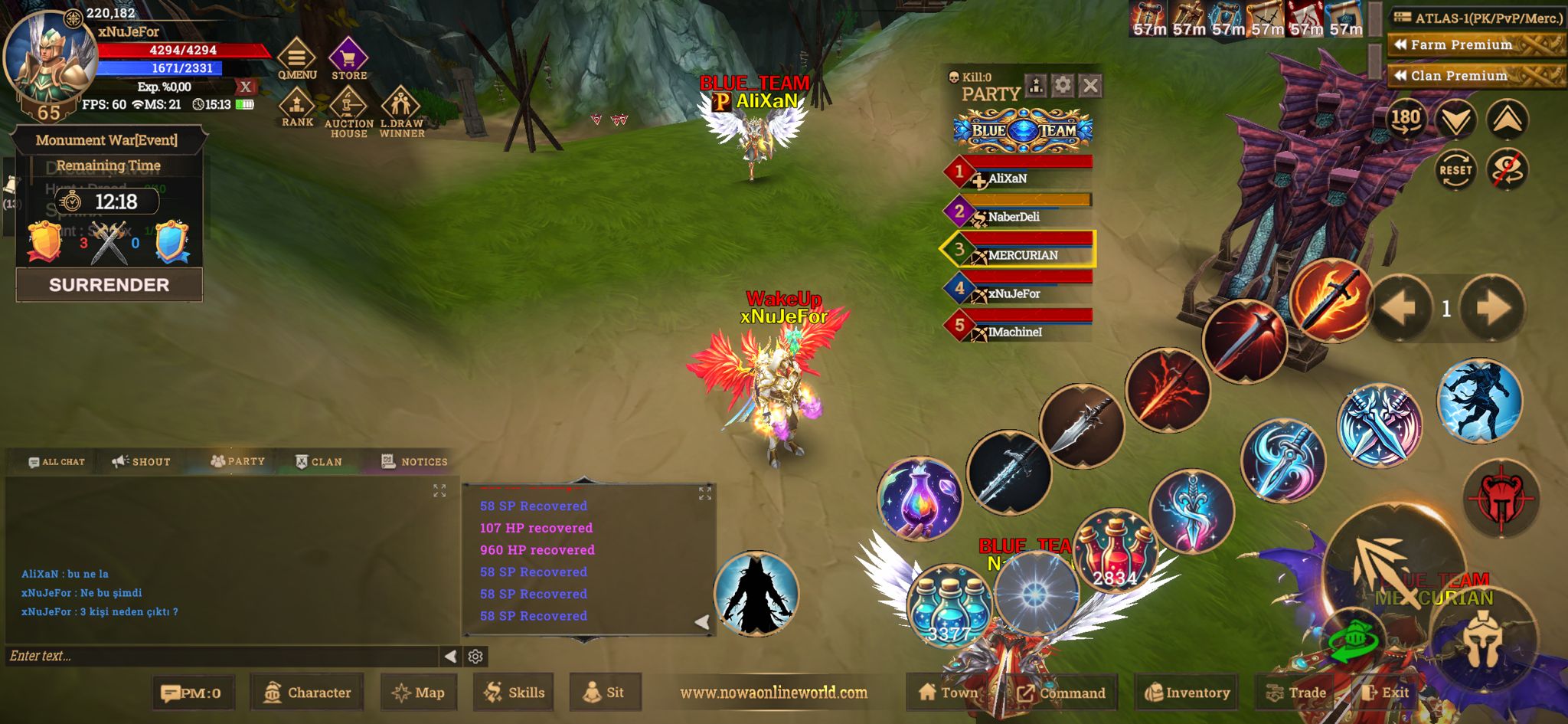Close the party panel
Viewport: 1568px width, 724px height.
click(1091, 85)
